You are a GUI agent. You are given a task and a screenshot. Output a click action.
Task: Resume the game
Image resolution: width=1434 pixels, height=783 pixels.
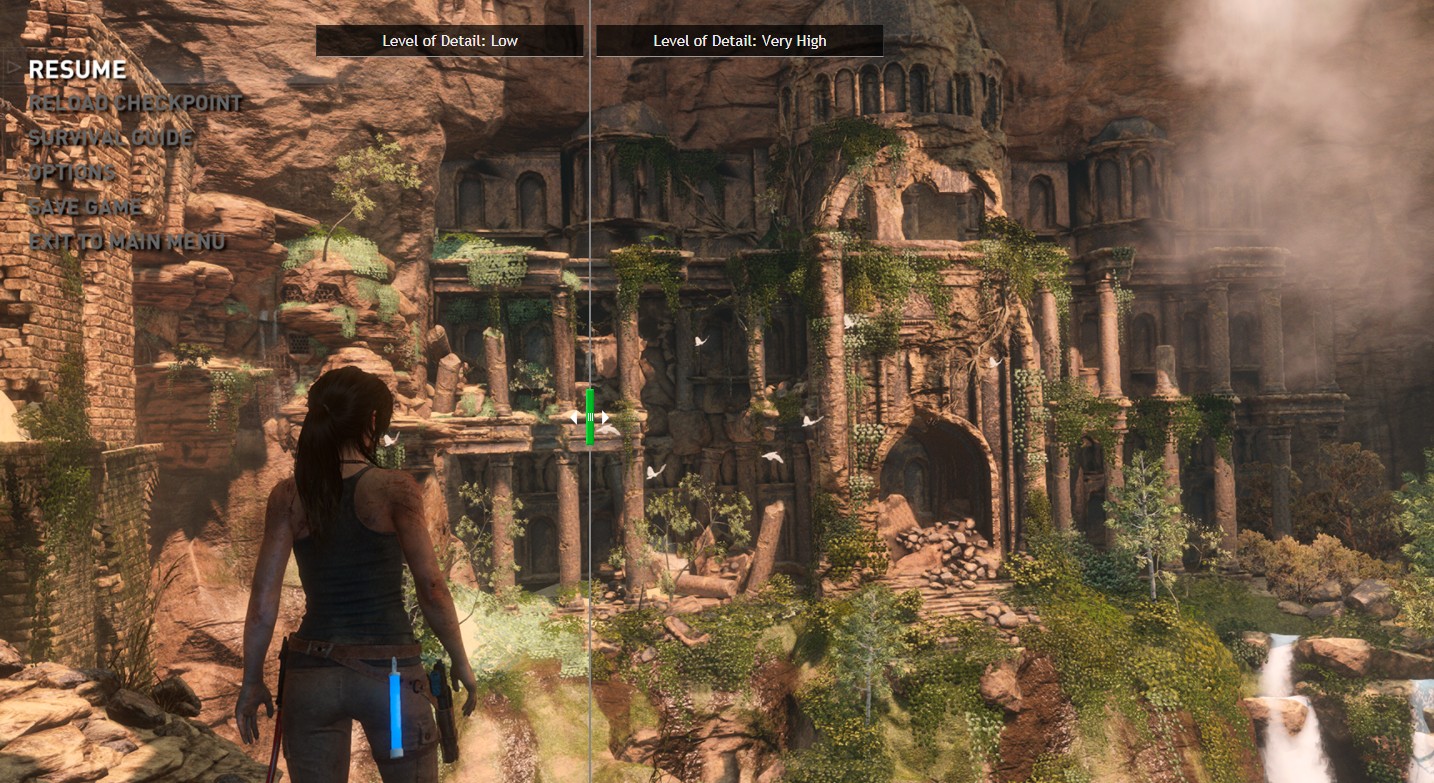pos(77,69)
